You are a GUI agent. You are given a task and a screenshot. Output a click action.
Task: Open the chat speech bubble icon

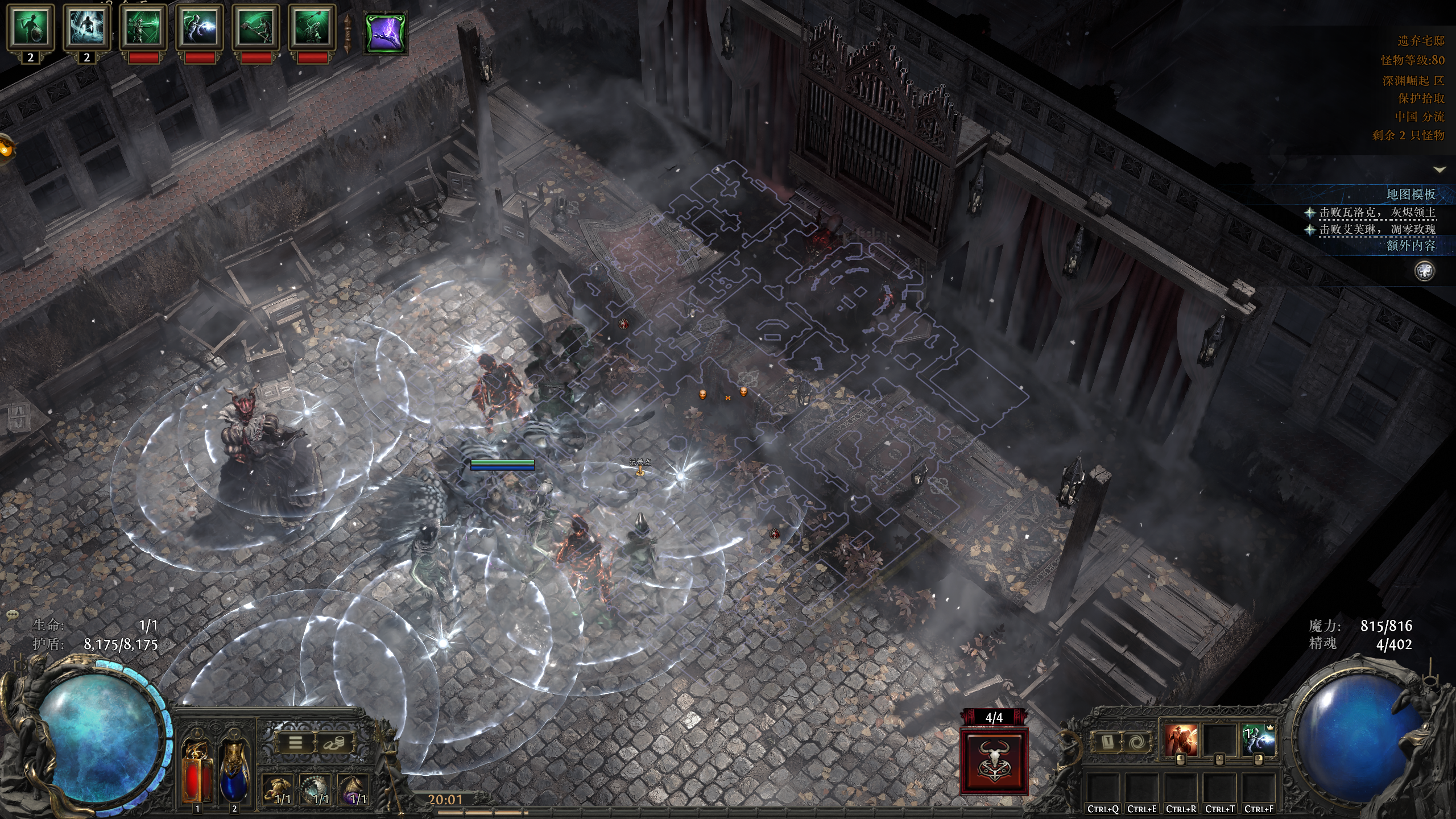(13, 615)
